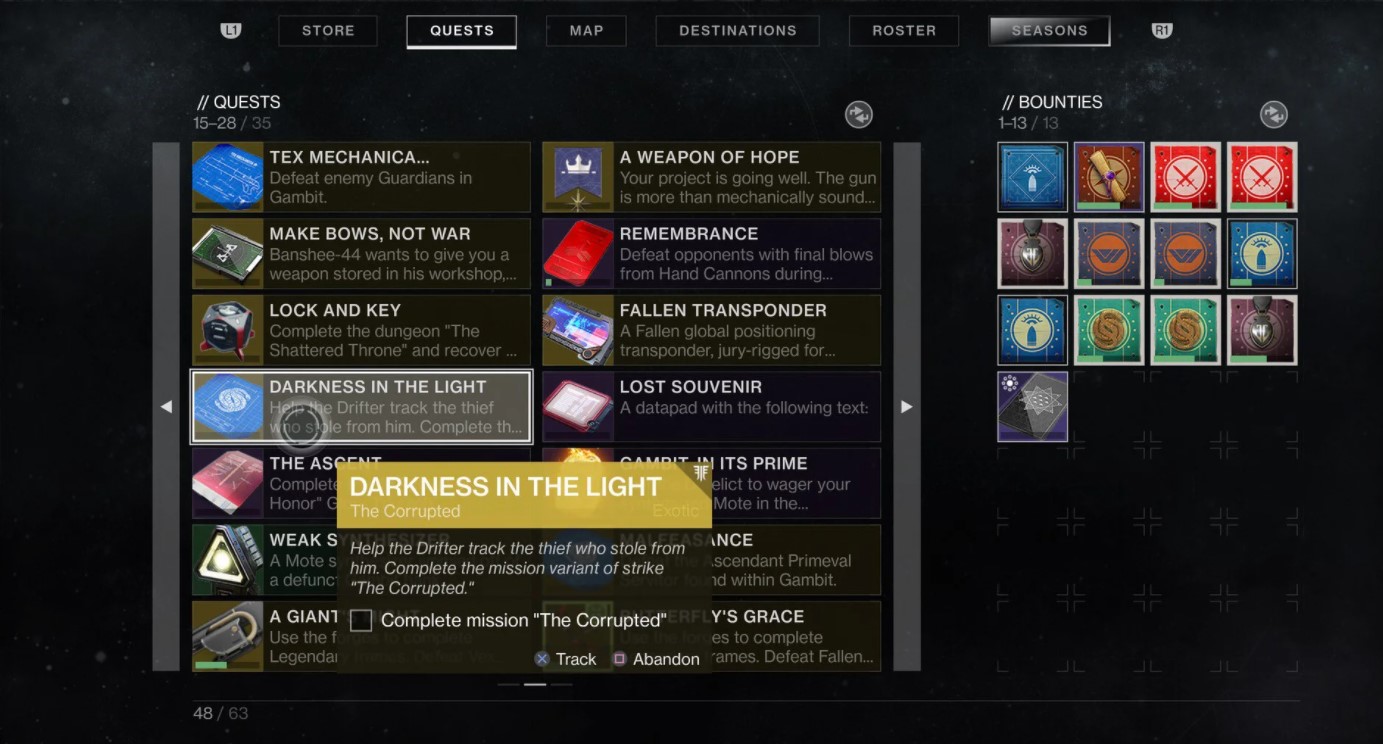The image size is (1383, 744).
Task: Open the Store tab
Action: [328, 31]
